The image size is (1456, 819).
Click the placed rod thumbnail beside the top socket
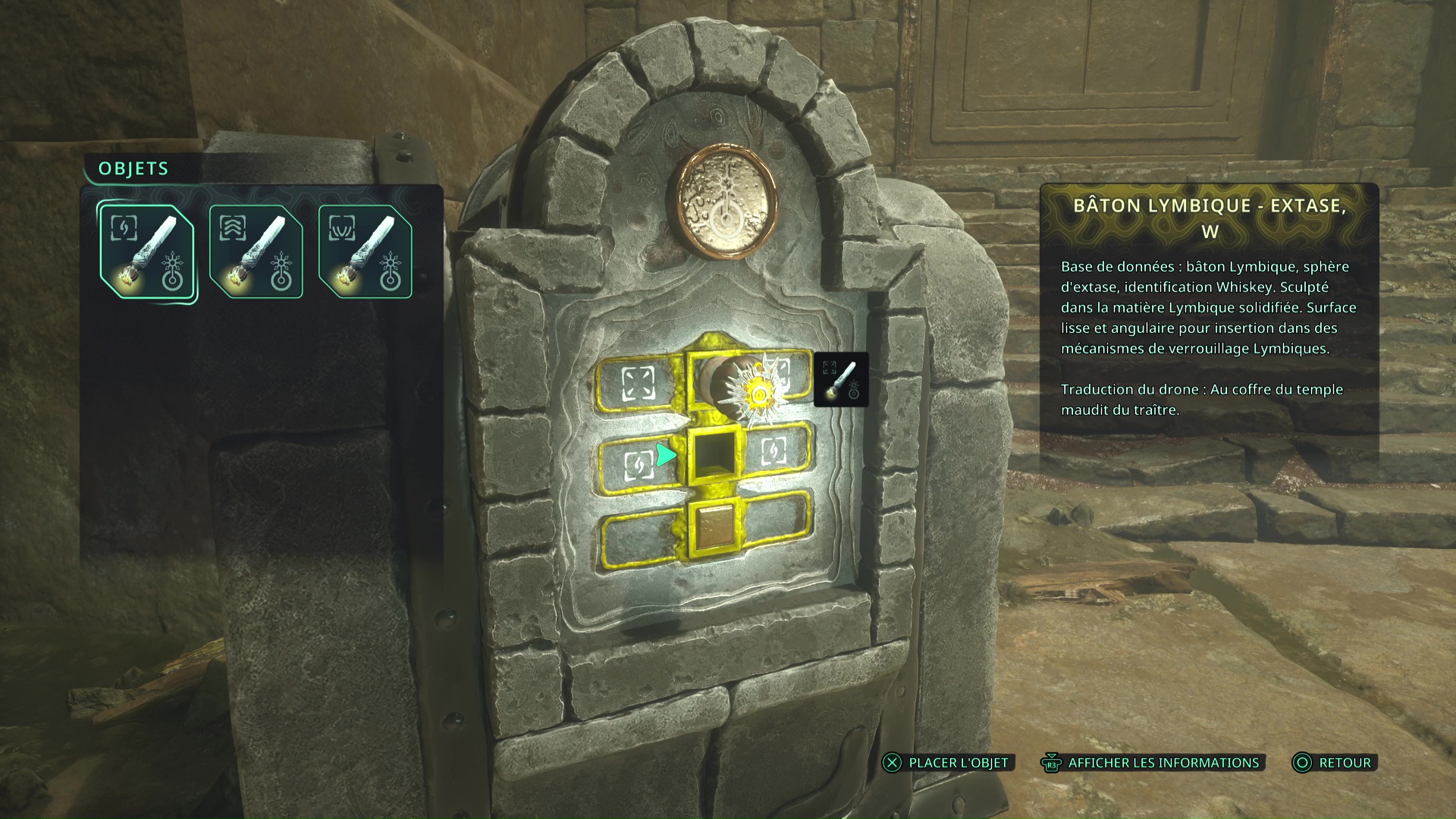[x=841, y=380]
